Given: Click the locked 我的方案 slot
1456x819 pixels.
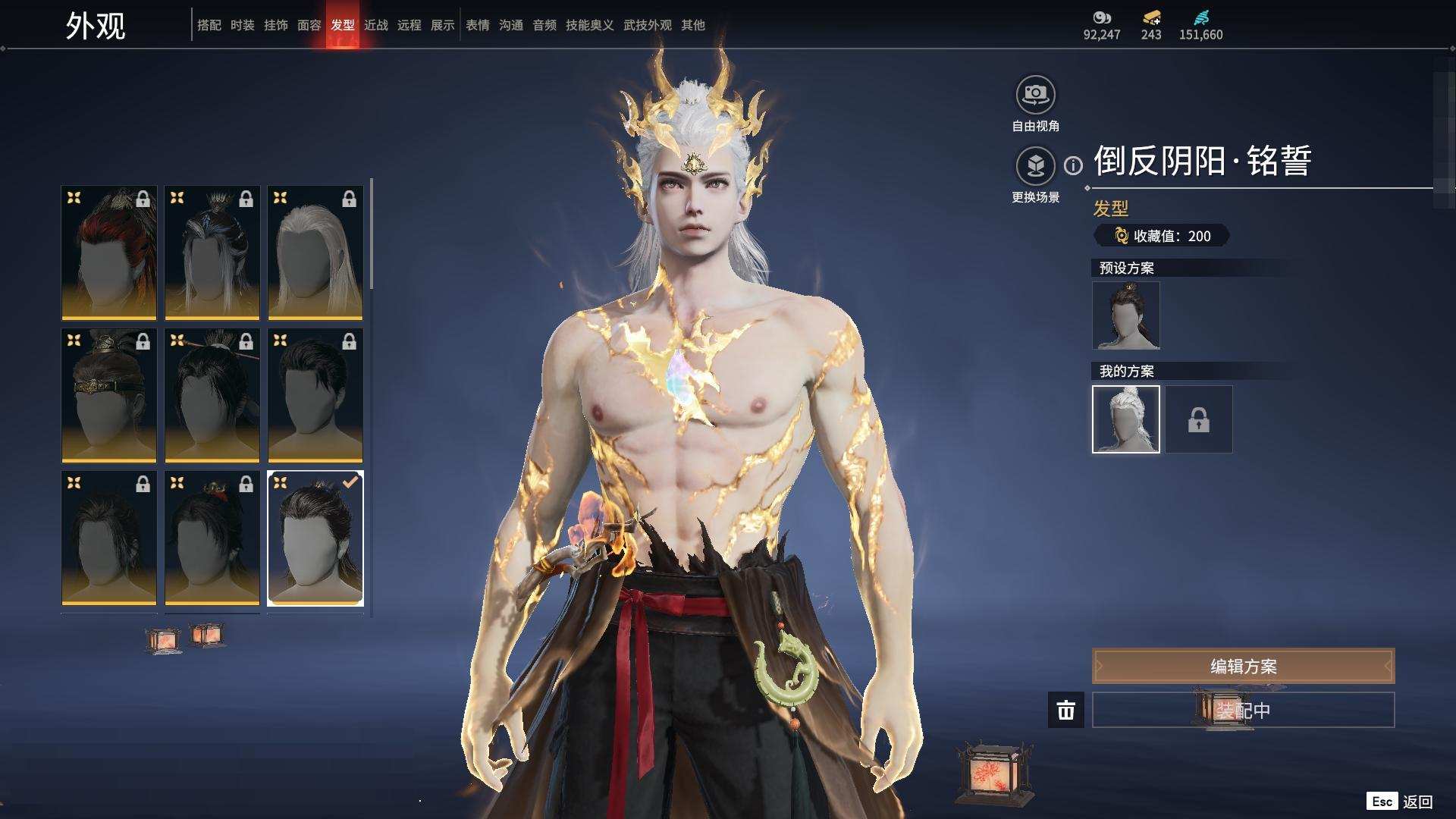Looking at the screenshot, I should 1198,419.
